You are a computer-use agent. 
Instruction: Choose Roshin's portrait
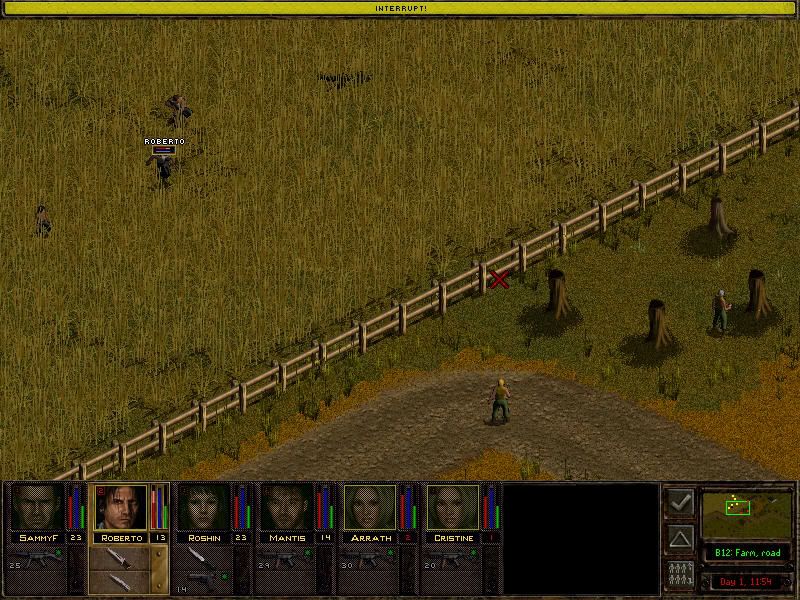203,507
